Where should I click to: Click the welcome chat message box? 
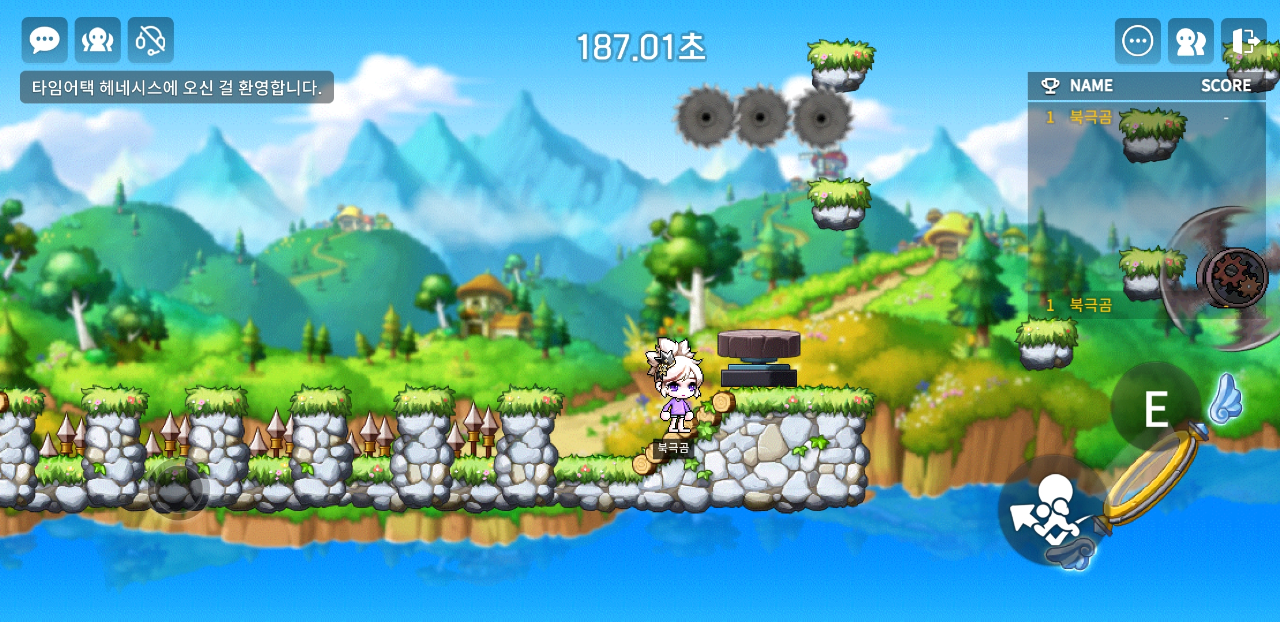[177, 88]
